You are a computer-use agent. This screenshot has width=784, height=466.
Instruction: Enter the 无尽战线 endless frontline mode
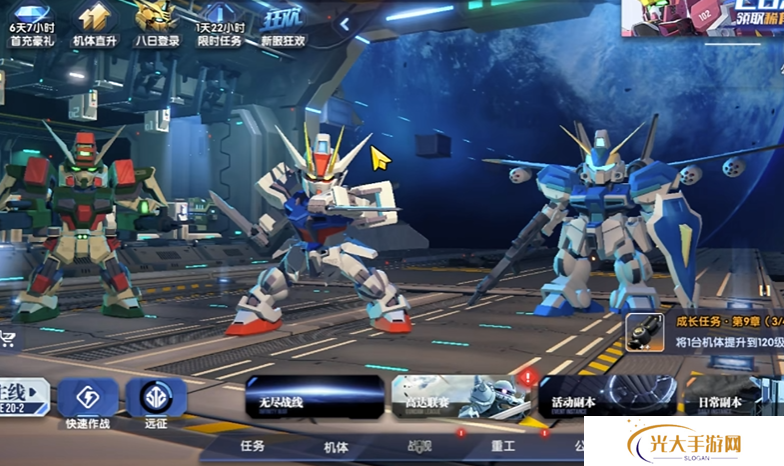click(x=315, y=397)
